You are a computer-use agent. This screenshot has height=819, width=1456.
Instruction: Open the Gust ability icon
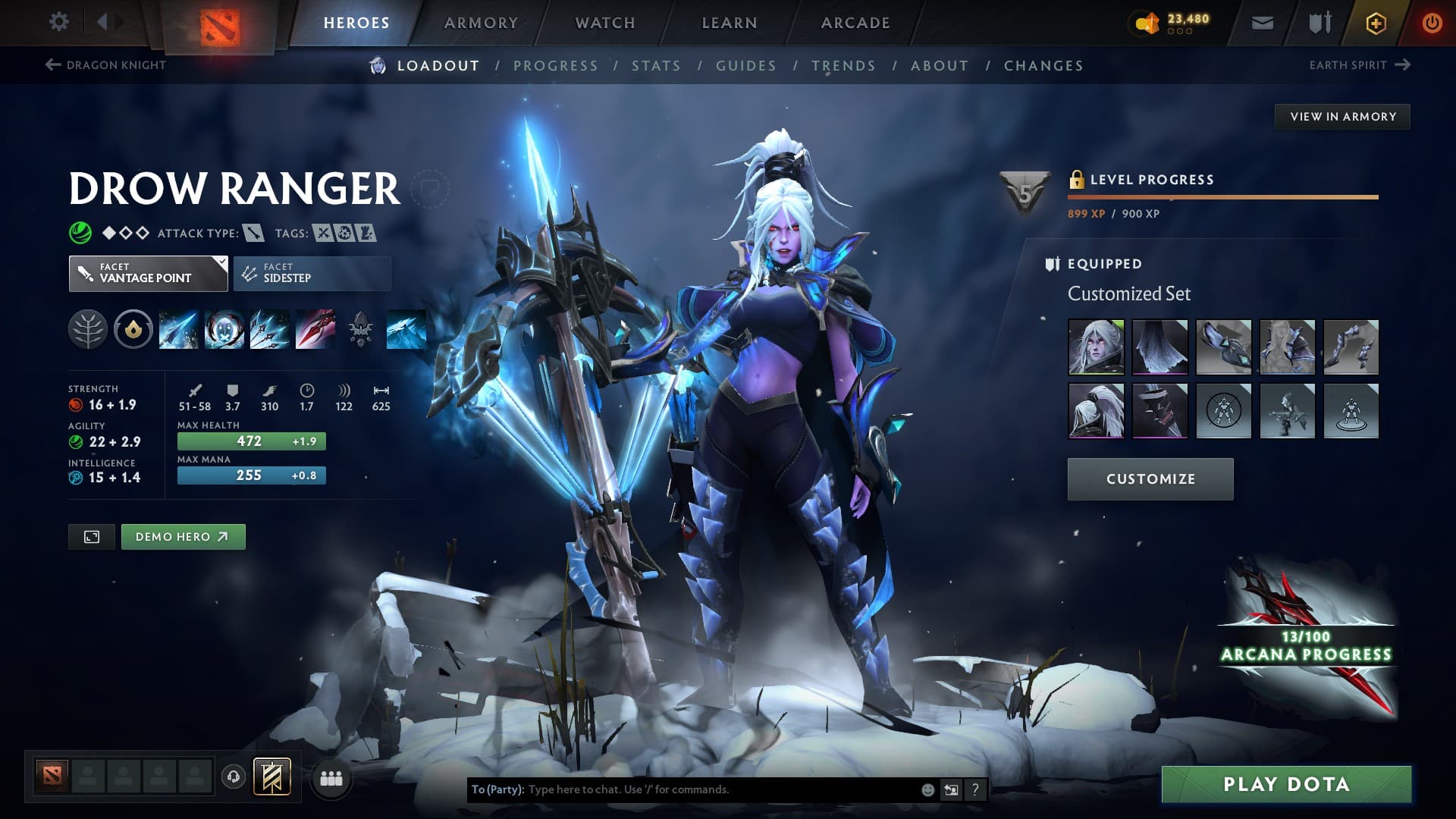(x=224, y=330)
